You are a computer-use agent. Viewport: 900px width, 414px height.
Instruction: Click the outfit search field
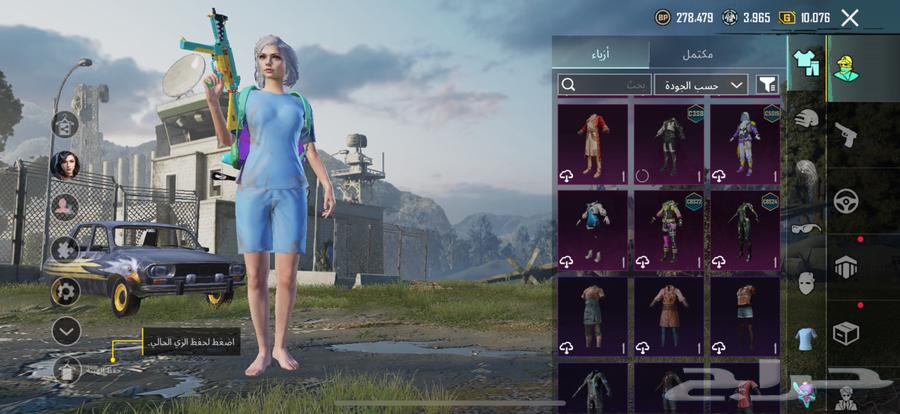(x=604, y=85)
